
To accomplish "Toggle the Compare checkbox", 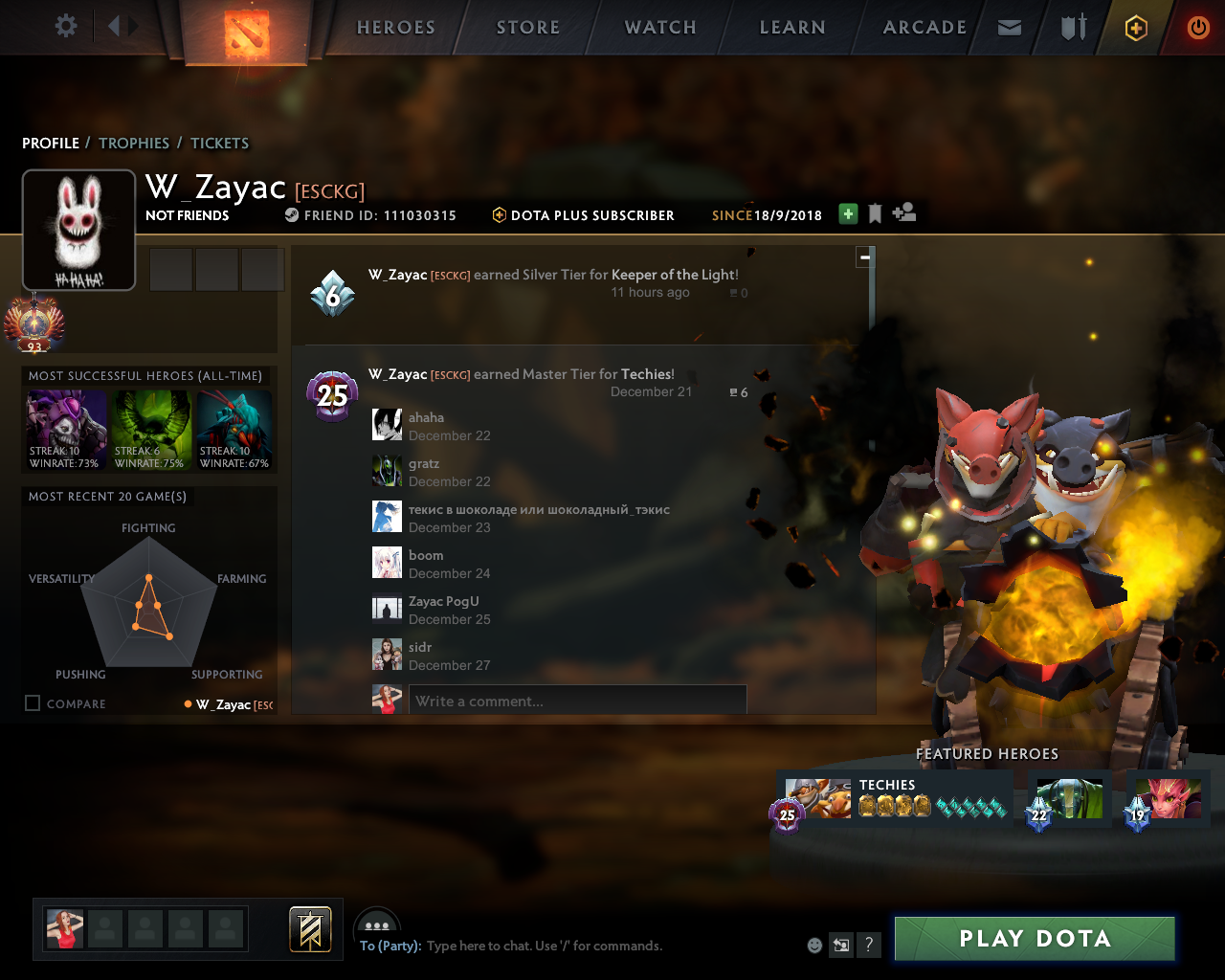I will coord(33,703).
